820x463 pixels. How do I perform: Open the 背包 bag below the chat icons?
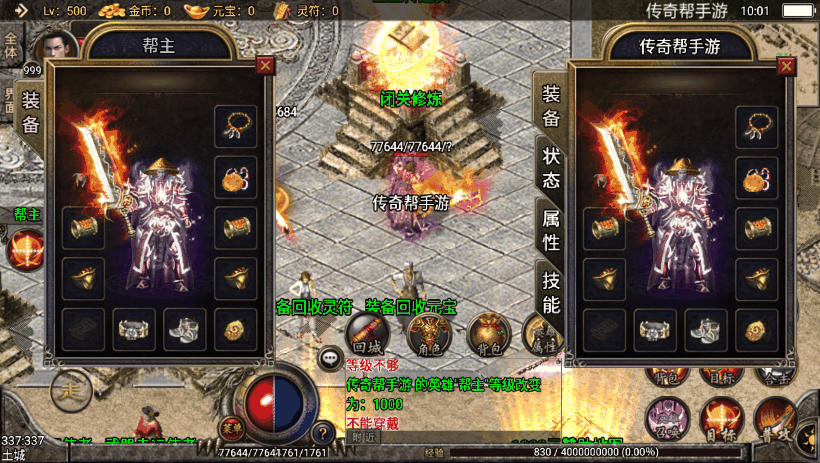click(x=488, y=334)
